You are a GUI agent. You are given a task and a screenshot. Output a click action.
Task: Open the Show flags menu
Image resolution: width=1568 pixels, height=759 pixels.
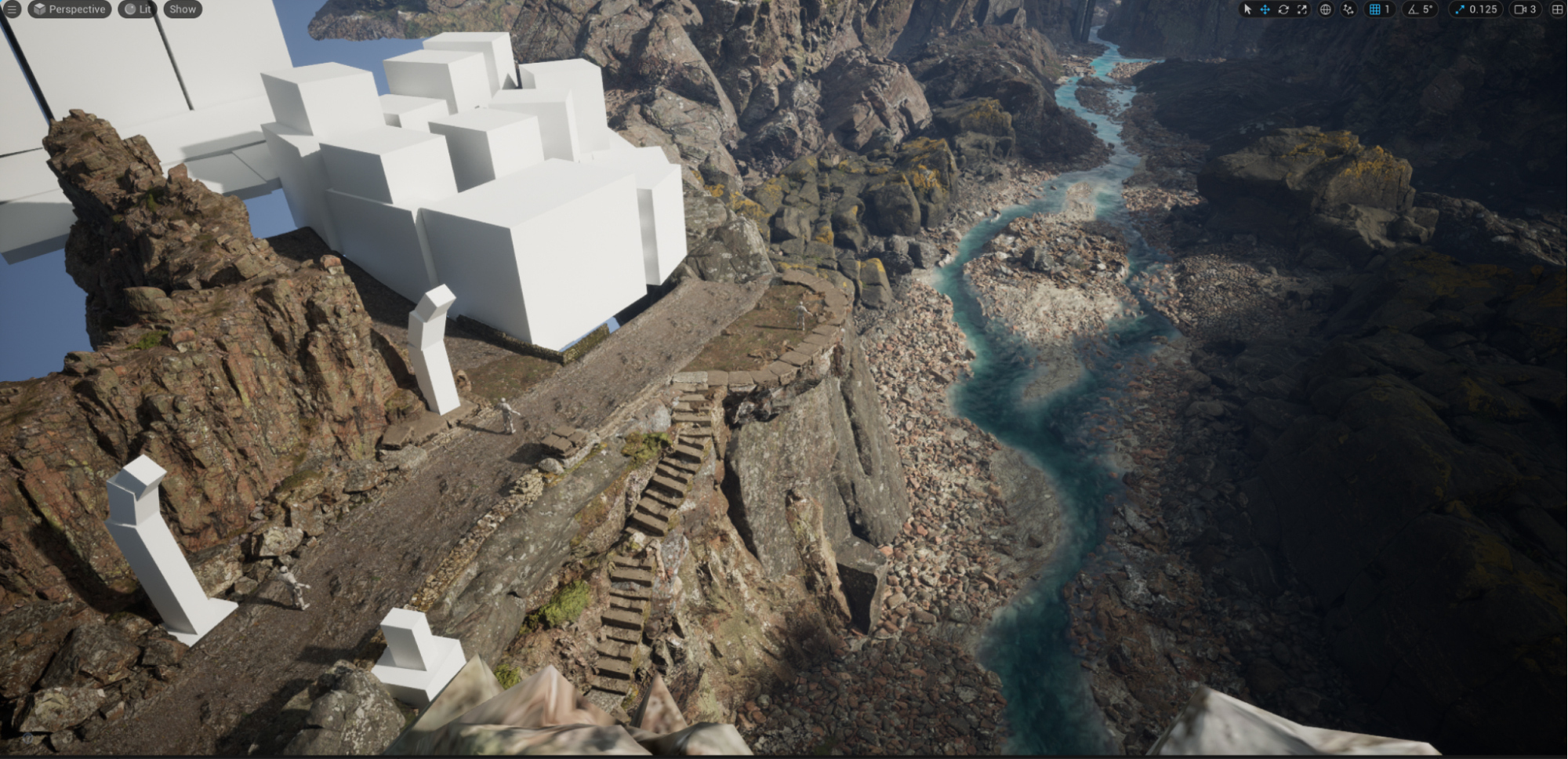183,9
